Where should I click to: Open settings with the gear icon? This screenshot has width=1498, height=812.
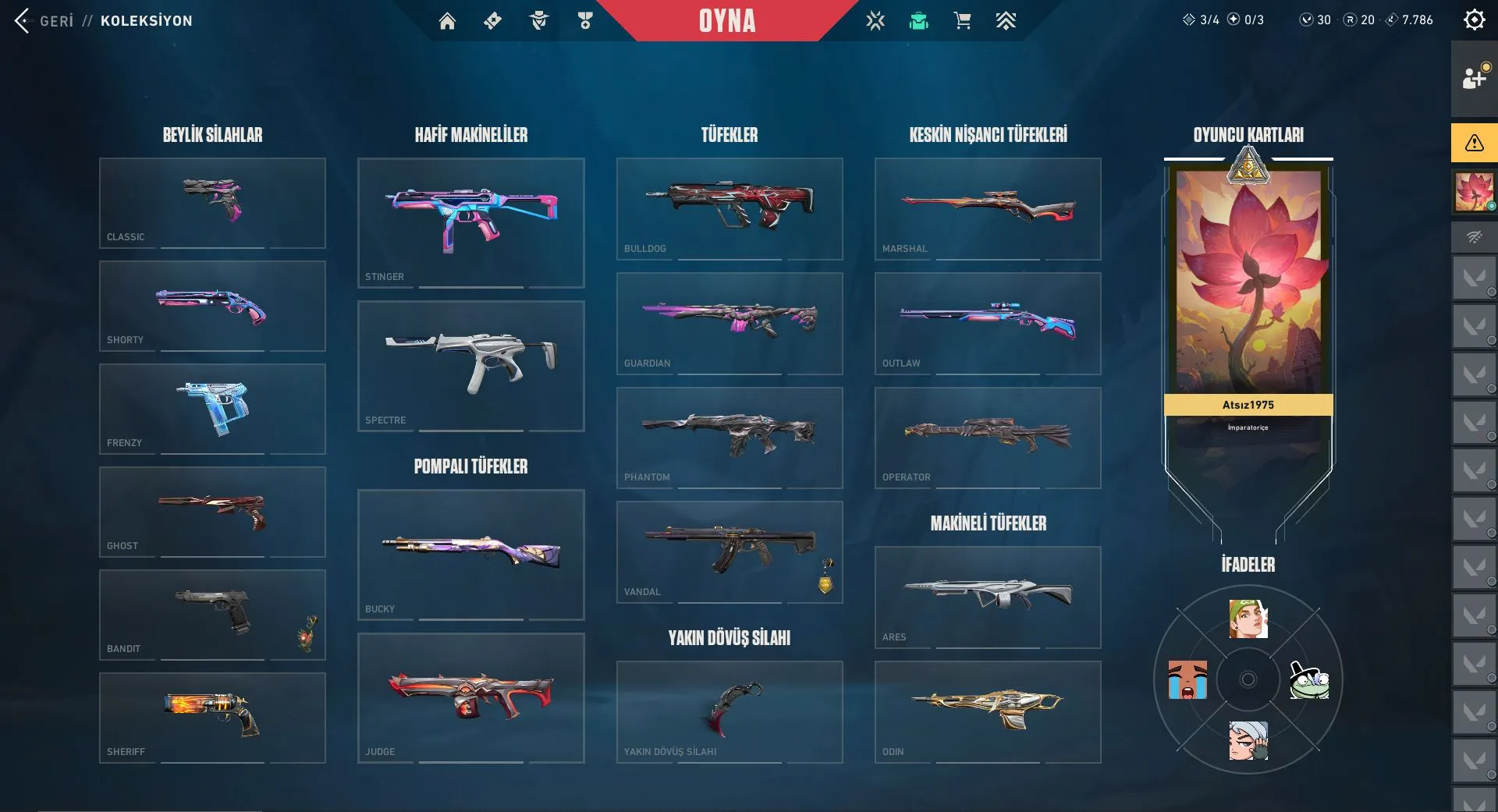click(x=1474, y=20)
